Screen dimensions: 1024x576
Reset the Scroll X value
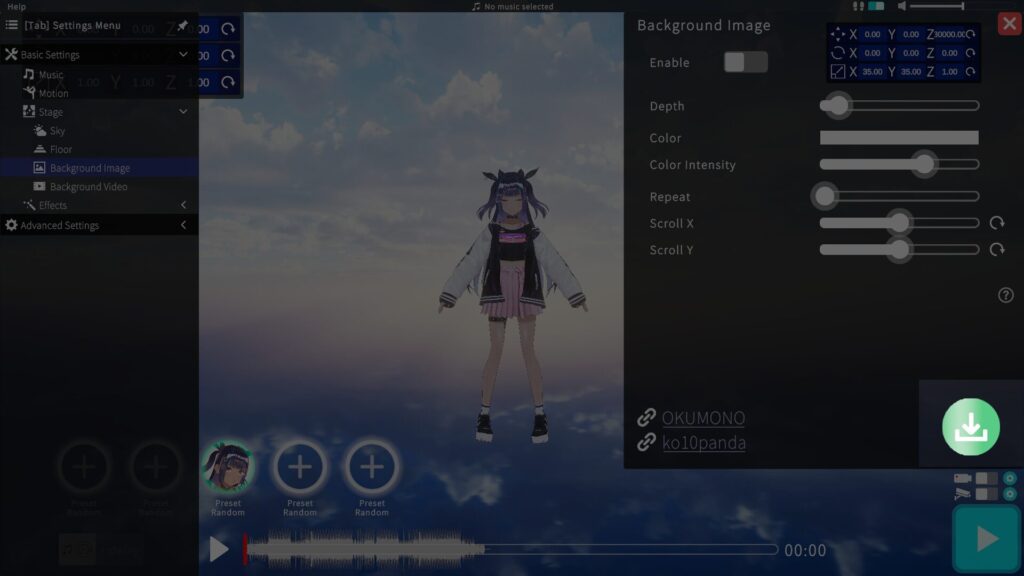(x=997, y=223)
